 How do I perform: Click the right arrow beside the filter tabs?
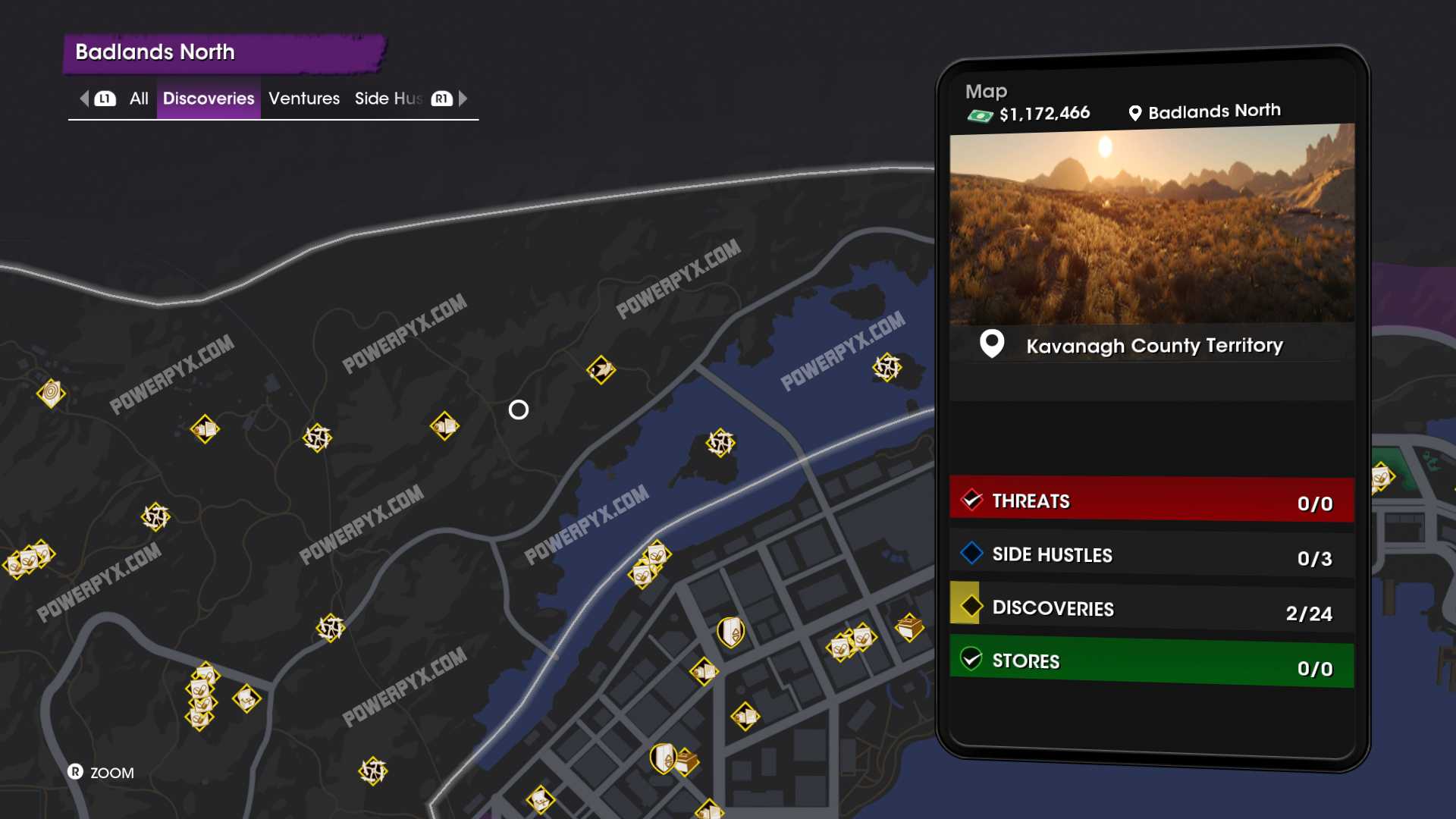[x=463, y=99]
